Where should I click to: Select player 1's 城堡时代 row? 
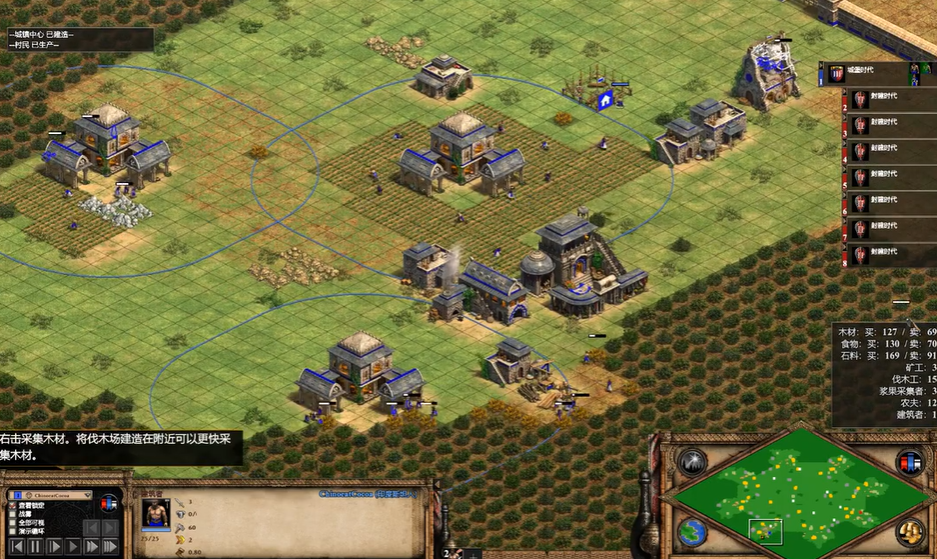click(870, 72)
